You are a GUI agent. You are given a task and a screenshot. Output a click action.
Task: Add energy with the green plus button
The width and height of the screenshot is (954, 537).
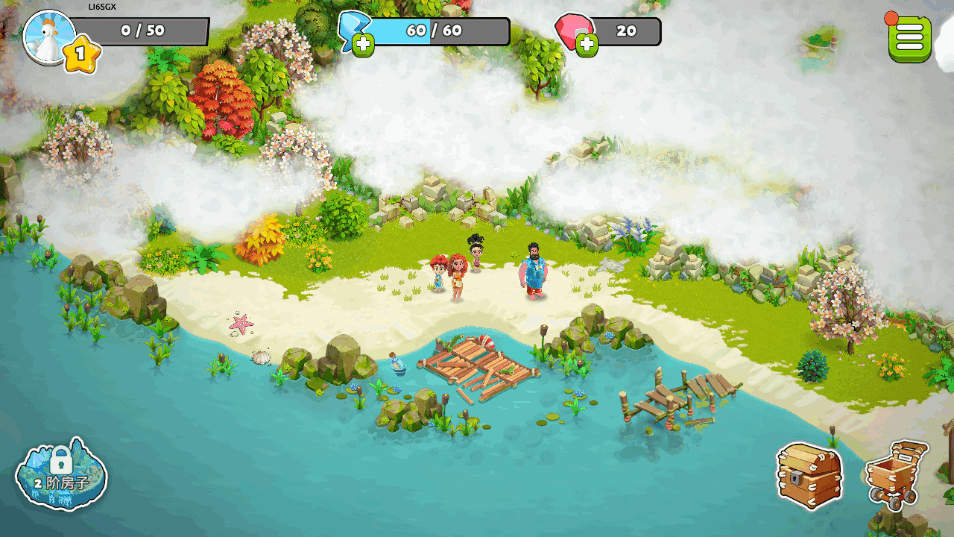363,44
